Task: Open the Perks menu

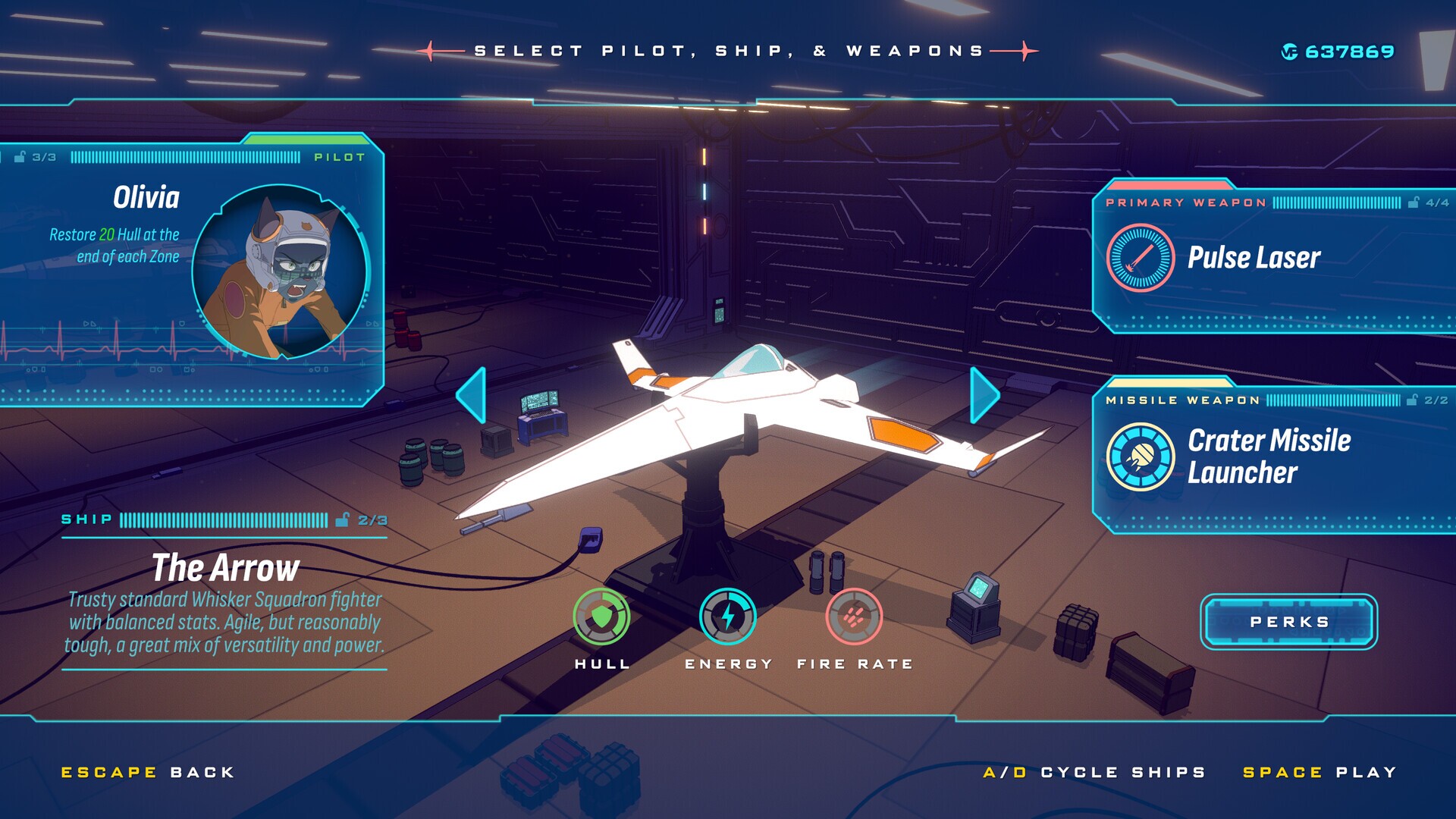Action: (x=1289, y=621)
